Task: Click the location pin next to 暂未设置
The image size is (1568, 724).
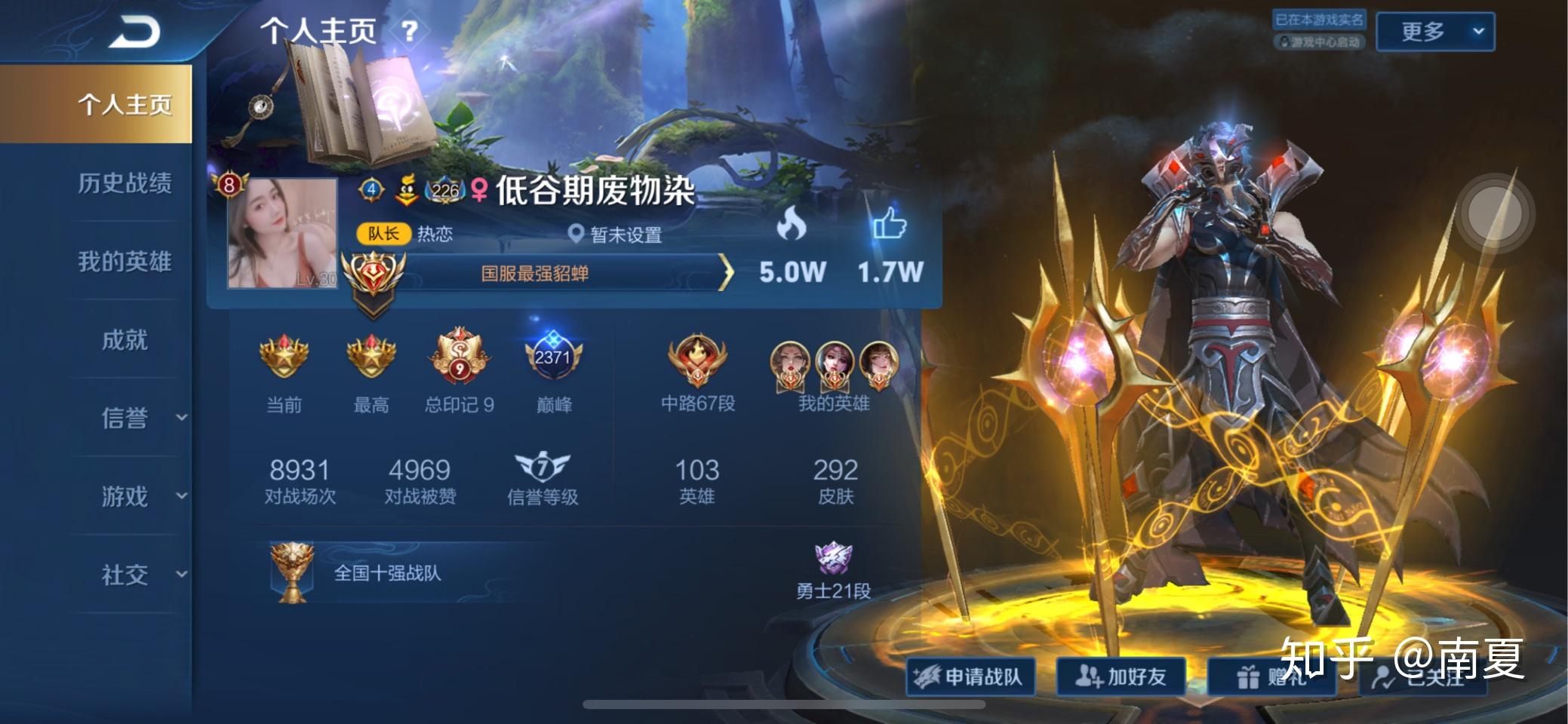Action: 576,234
